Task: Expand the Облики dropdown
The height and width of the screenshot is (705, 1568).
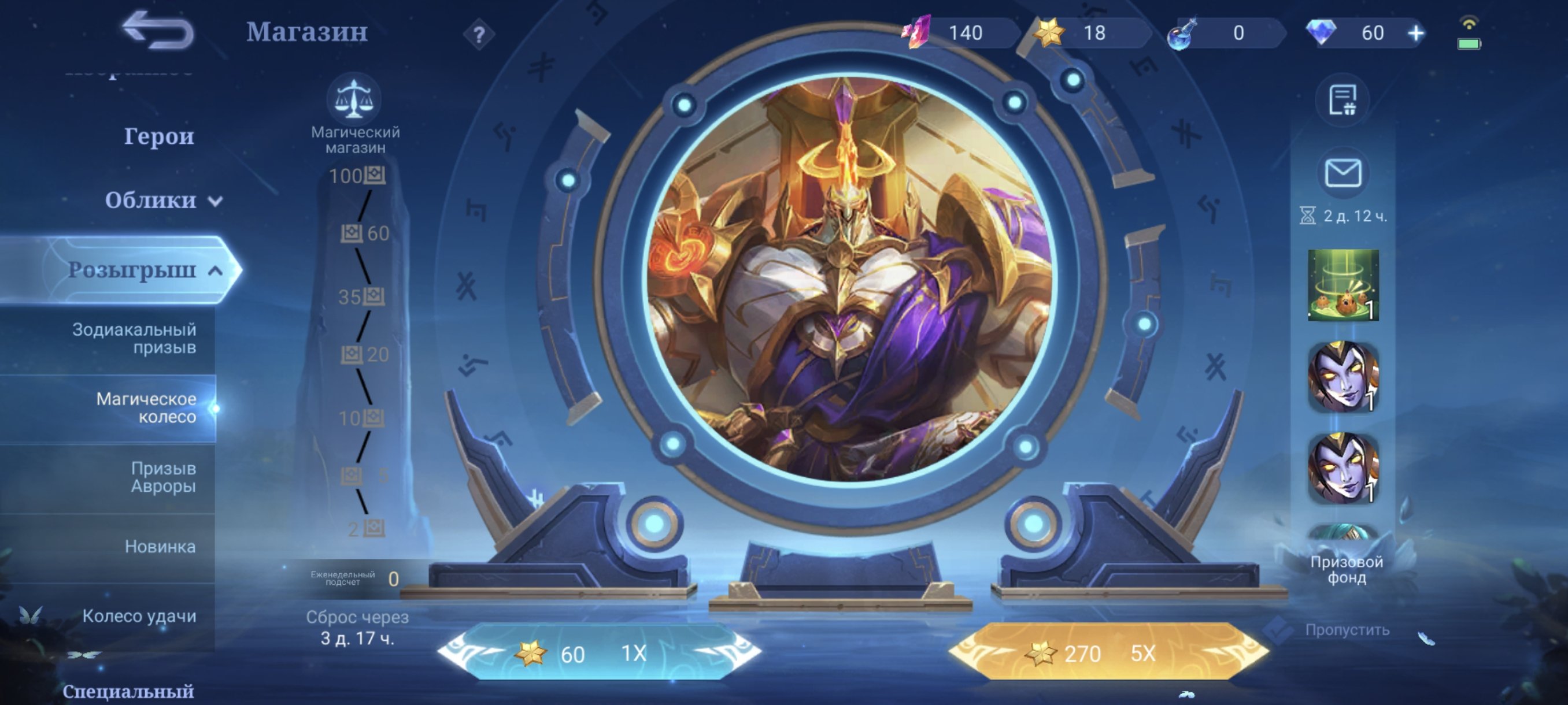Action: pos(160,201)
